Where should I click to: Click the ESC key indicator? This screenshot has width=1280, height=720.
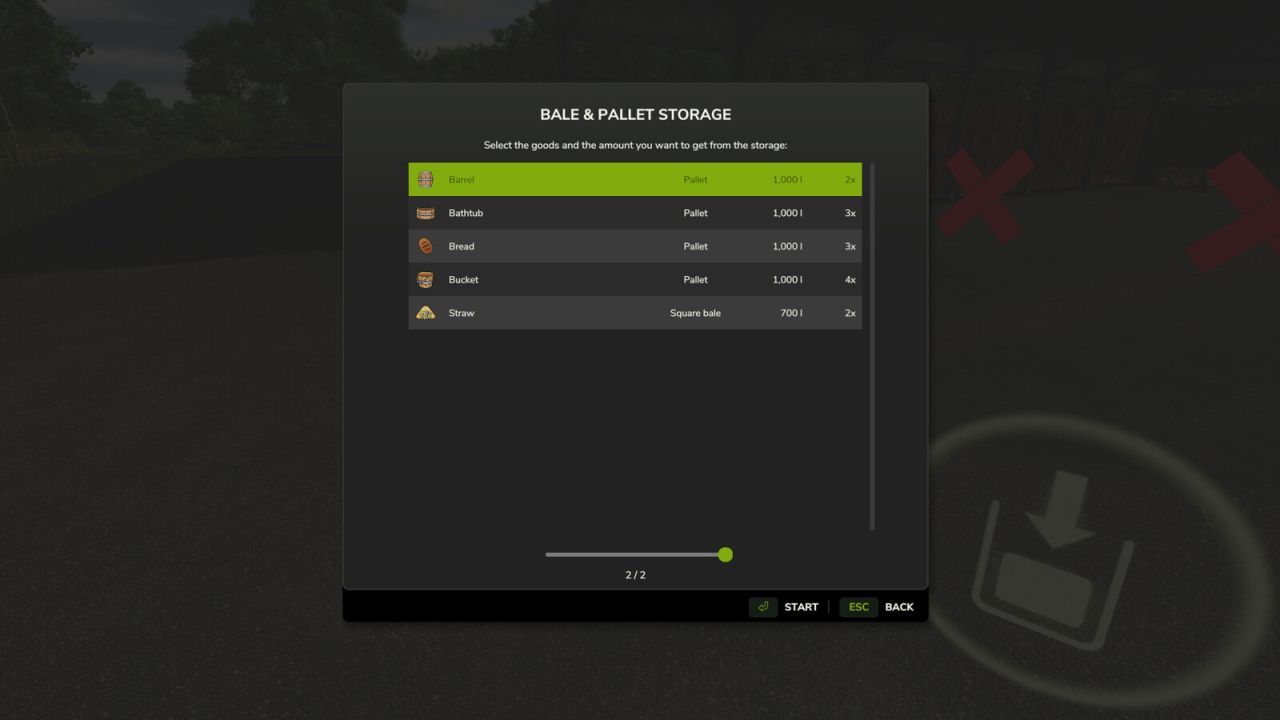858,606
